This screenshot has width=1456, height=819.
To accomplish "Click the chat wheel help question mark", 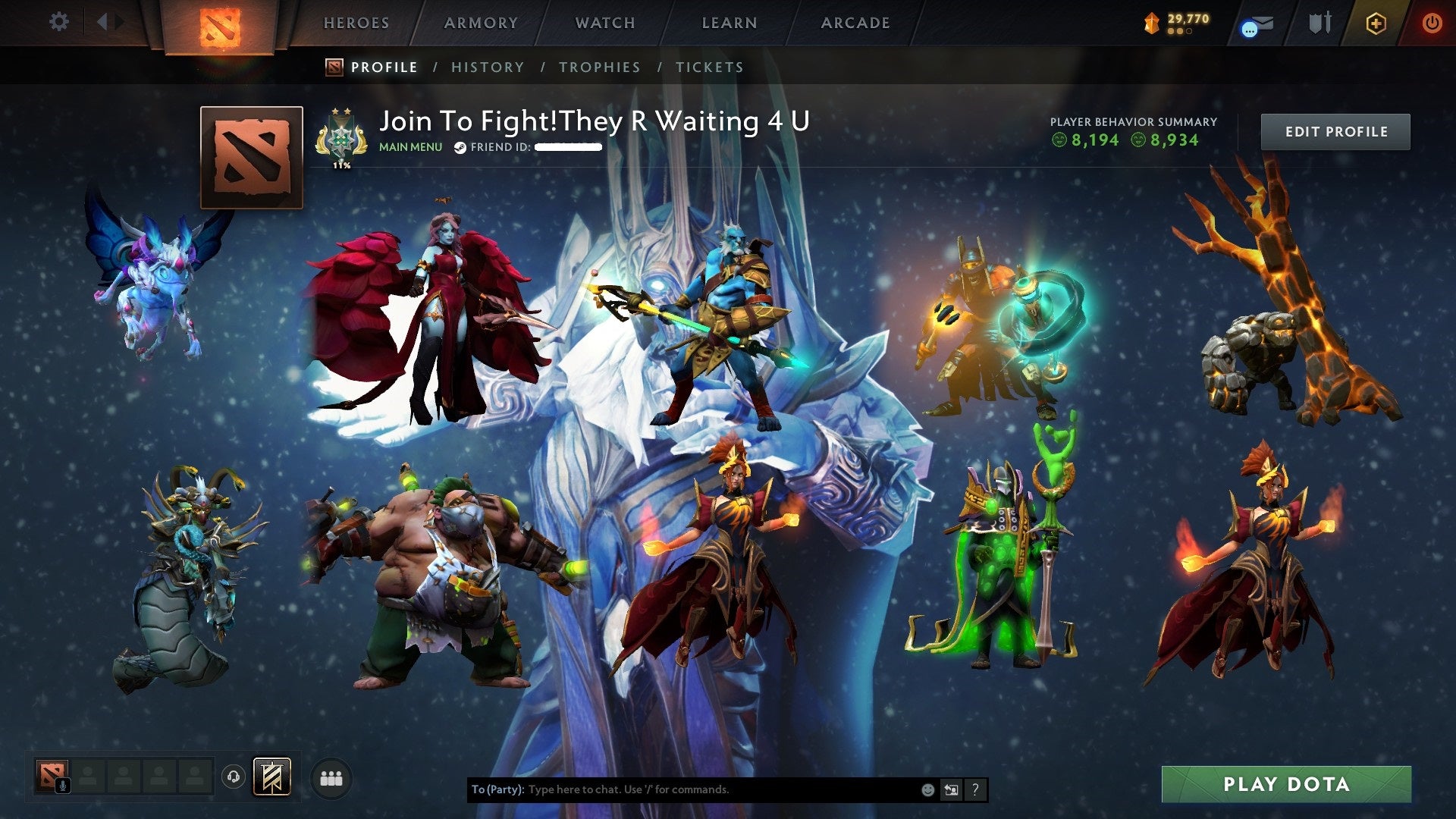I will click(974, 789).
